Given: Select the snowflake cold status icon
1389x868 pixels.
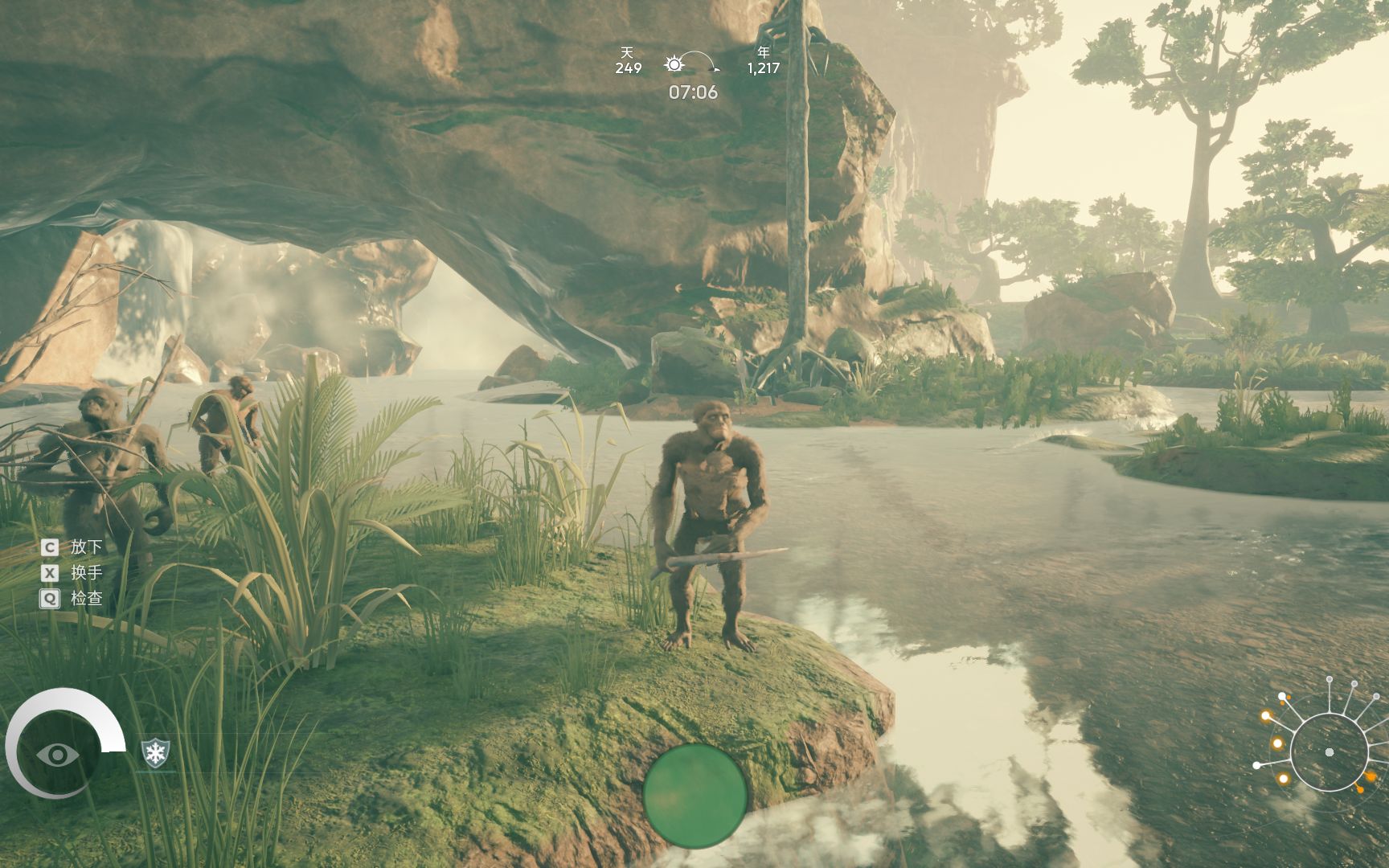Looking at the screenshot, I should (x=155, y=753).
